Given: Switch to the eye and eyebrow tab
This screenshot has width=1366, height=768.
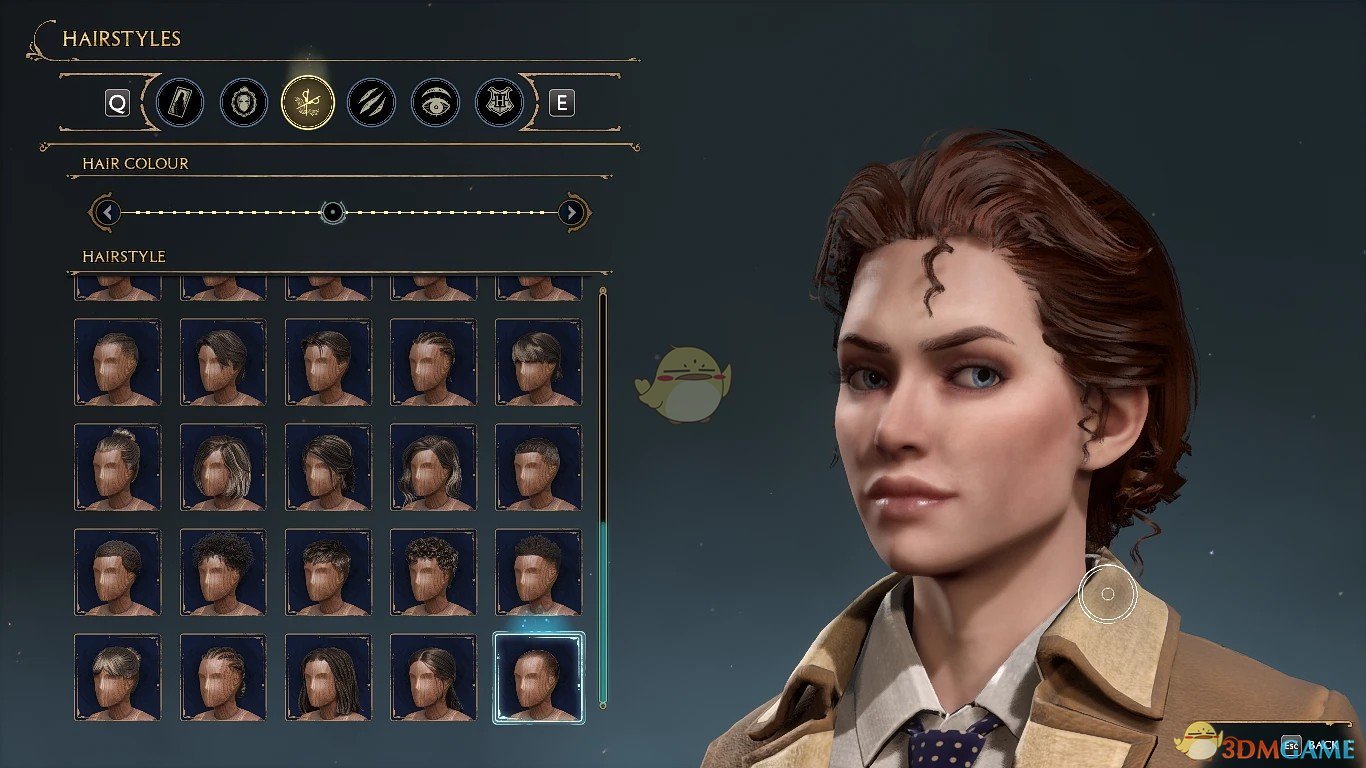Looking at the screenshot, I should pos(435,103).
